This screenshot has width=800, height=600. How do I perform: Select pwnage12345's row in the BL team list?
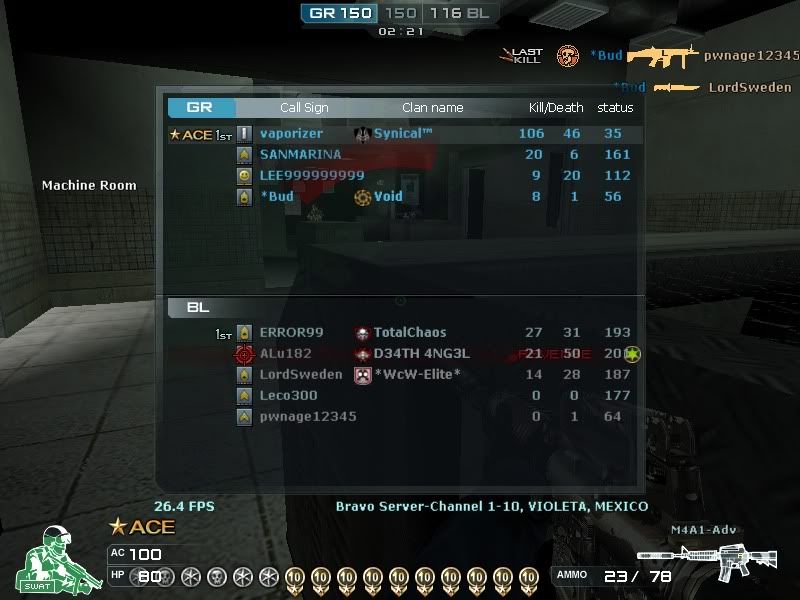coord(400,417)
